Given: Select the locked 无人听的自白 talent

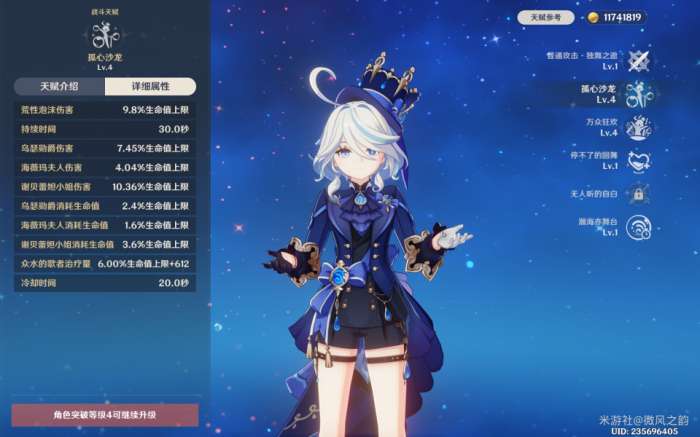Looking at the screenshot, I should (x=639, y=194).
